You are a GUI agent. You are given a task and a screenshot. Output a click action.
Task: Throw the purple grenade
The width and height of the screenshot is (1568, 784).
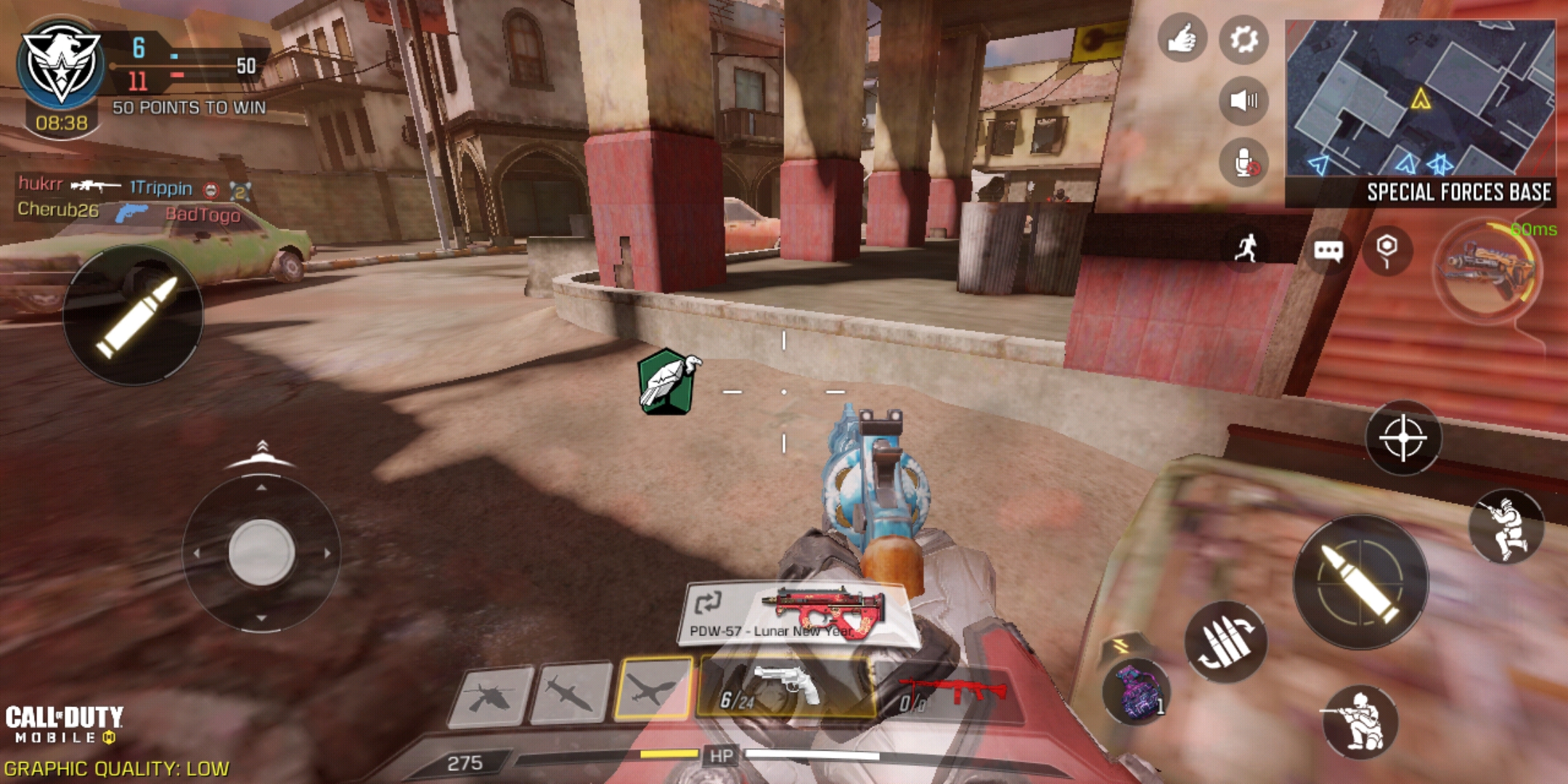pos(1136,690)
